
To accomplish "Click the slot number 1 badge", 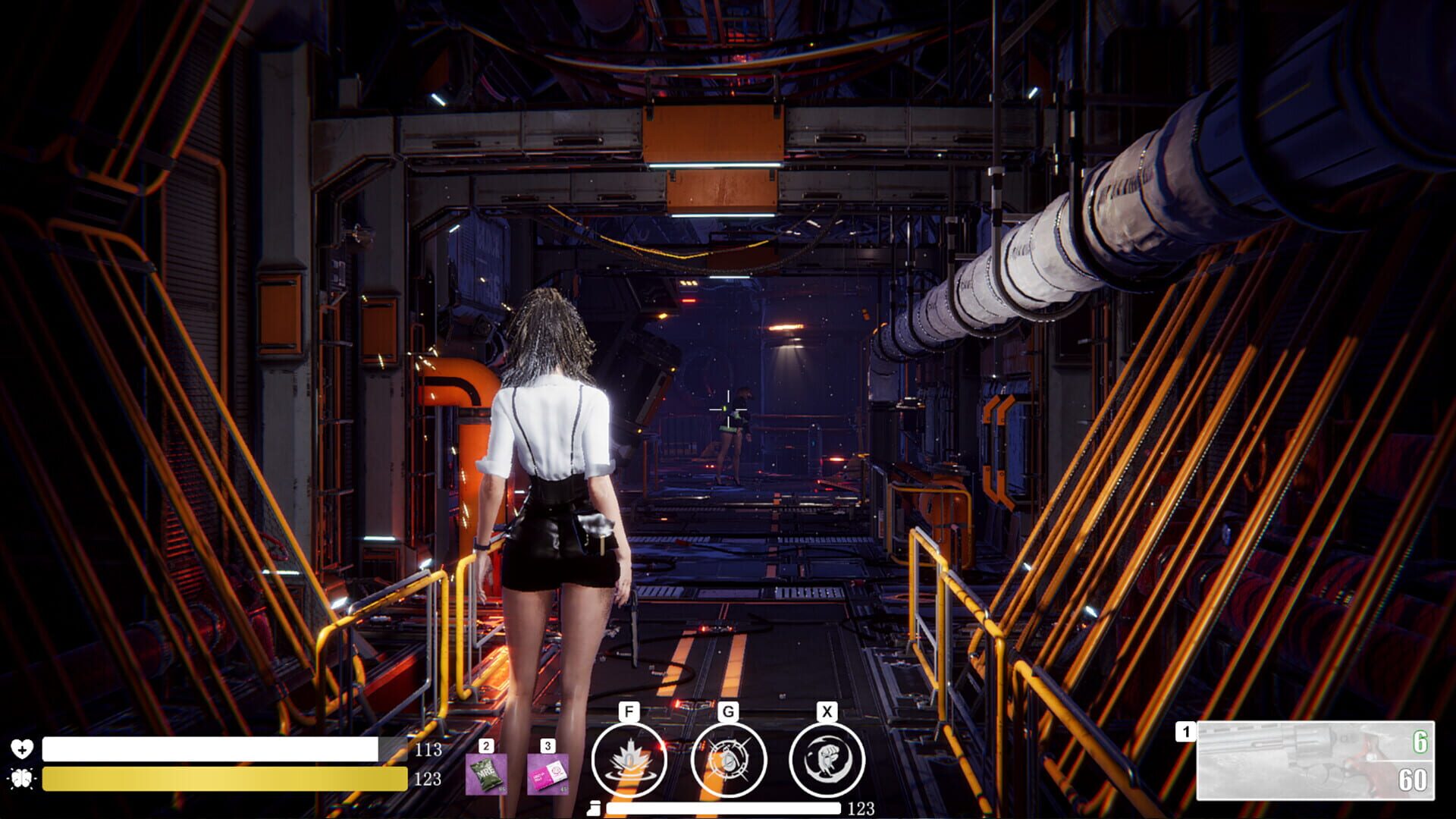I will 1185,732.
